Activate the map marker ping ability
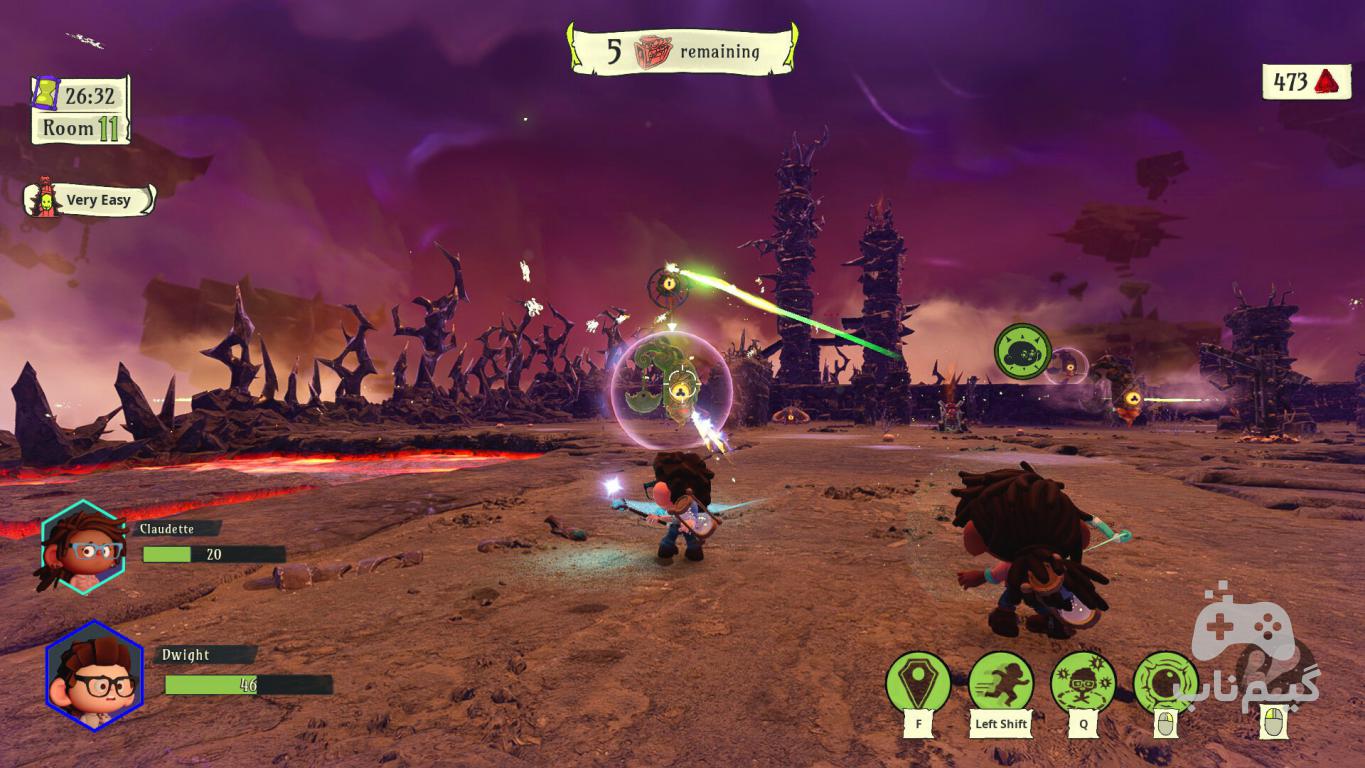The width and height of the screenshot is (1365, 768). 918,683
